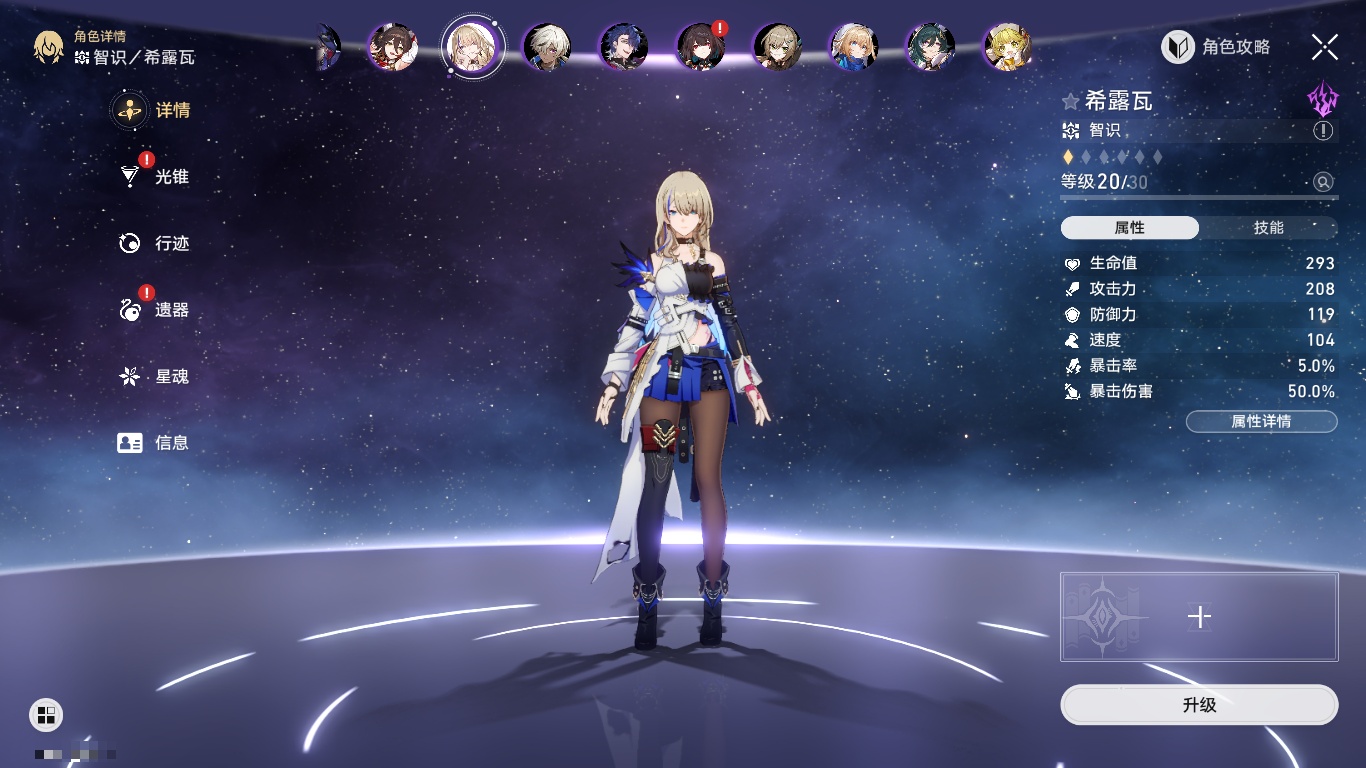This screenshot has height=768, width=1366.
Task: Open 属性详情 attribute details
Action: point(1261,421)
